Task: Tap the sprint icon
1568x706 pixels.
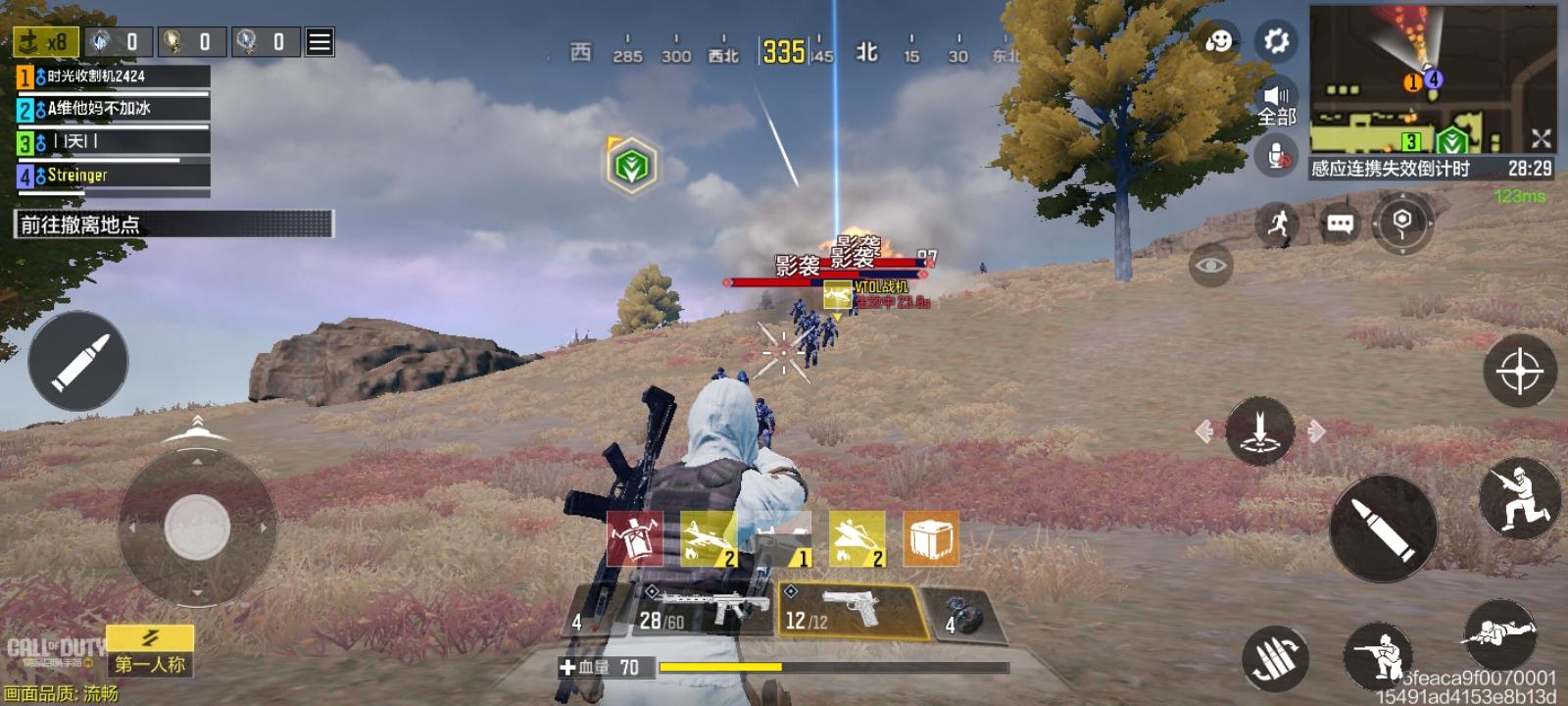Action: (1277, 225)
